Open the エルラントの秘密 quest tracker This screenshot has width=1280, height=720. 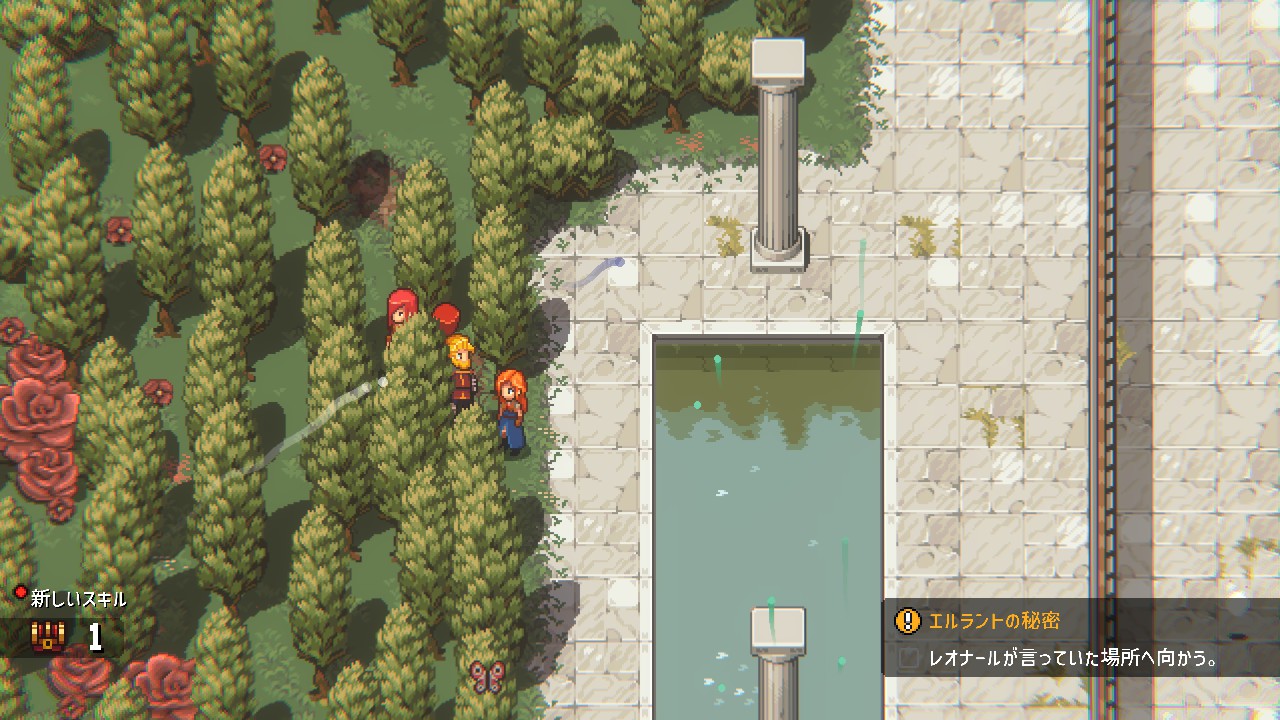[994, 621]
